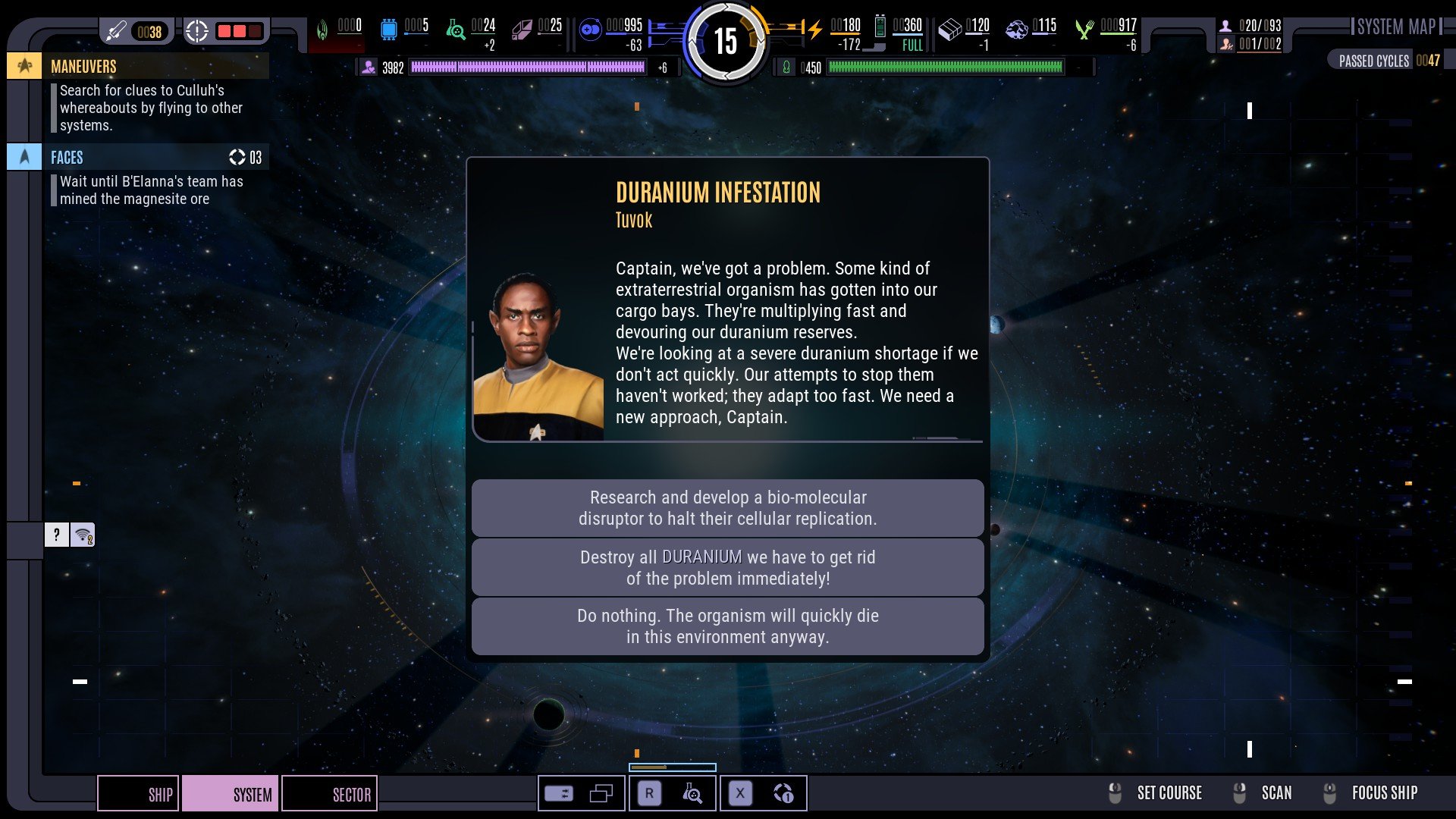
Task: Open the SECTOR view tab
Action: tap(330, 794)
